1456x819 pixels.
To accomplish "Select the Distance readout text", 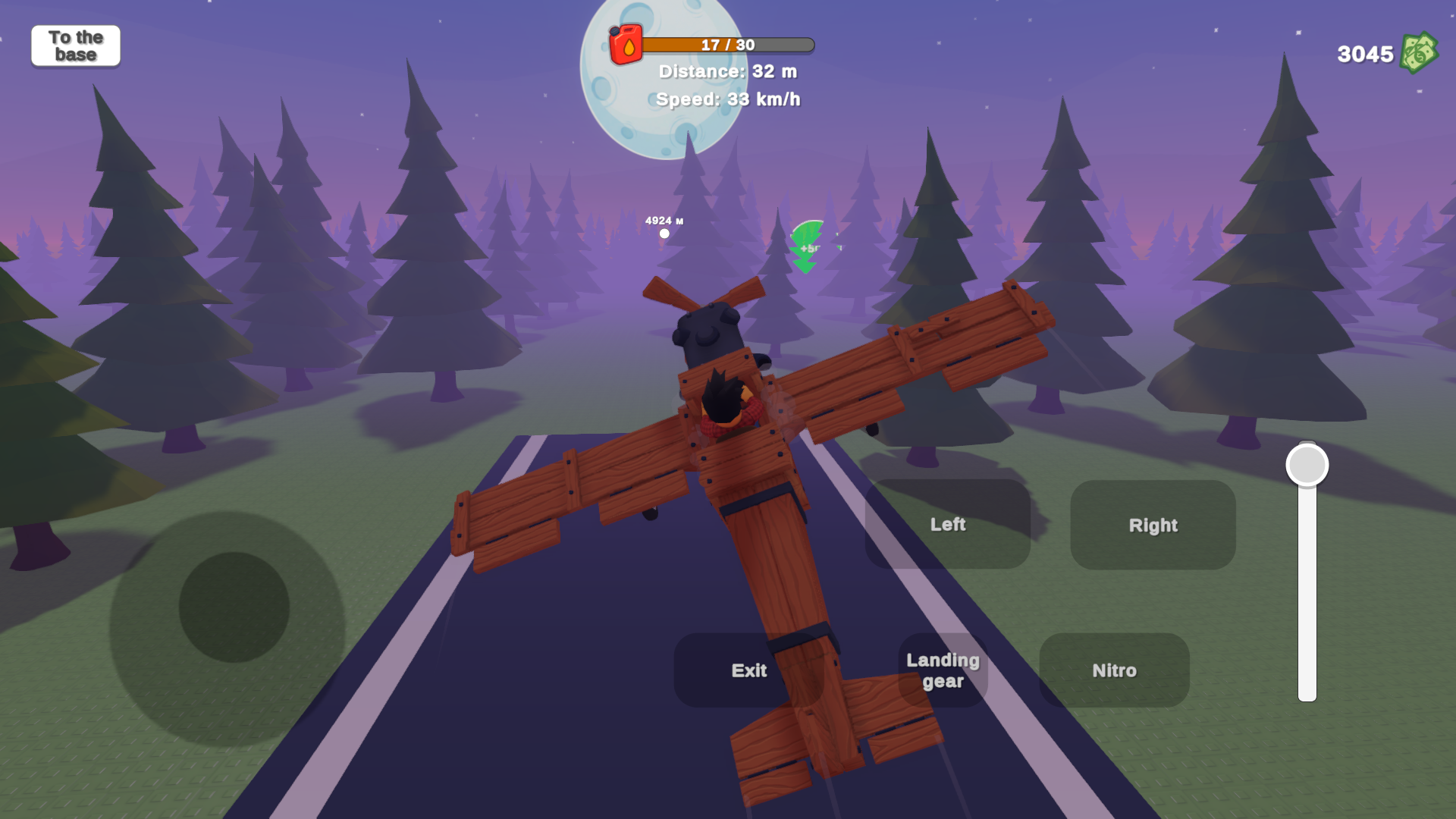I will pos(726,72).
